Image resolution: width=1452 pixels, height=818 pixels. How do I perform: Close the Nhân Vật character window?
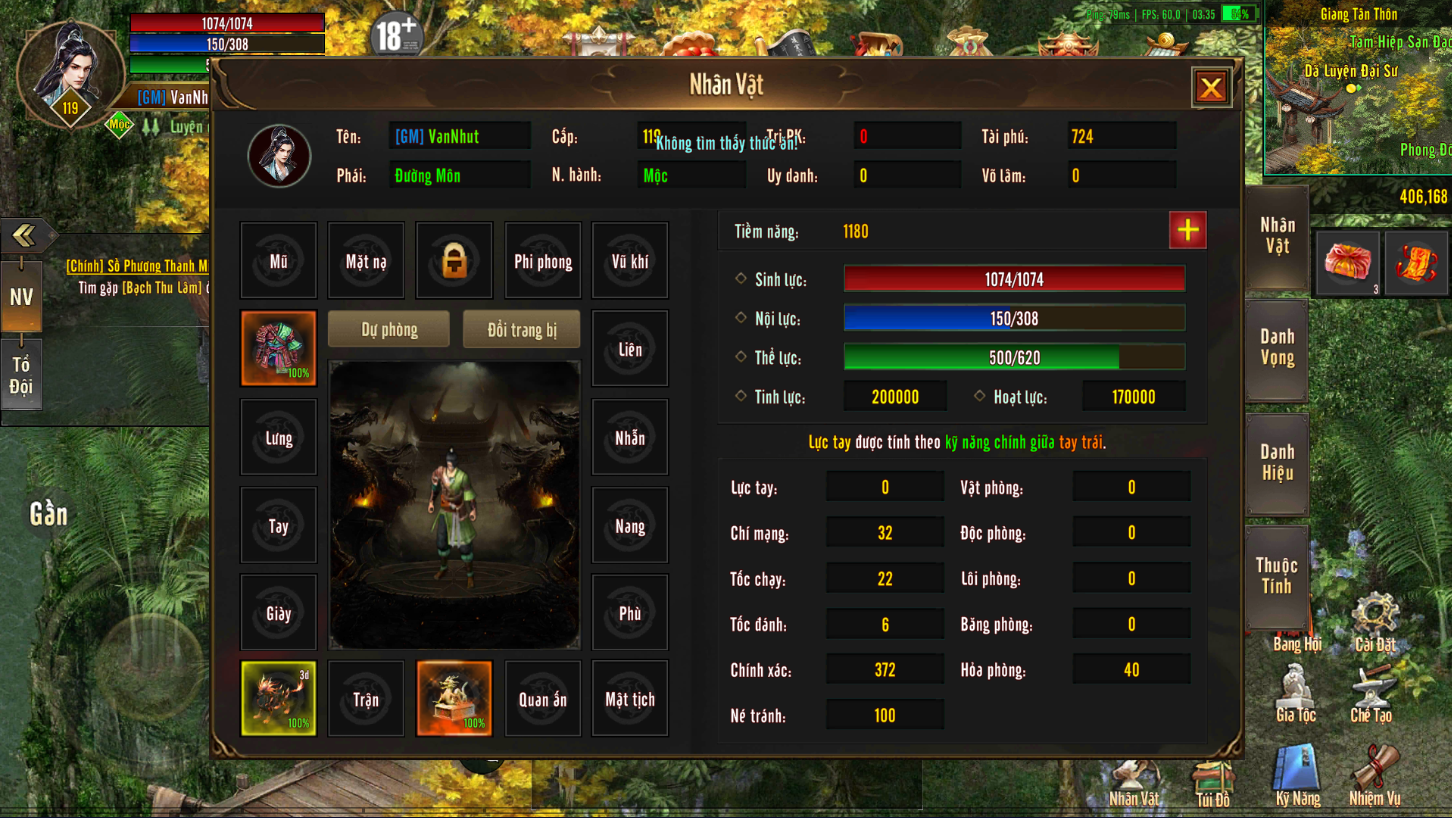point(1211,88)
